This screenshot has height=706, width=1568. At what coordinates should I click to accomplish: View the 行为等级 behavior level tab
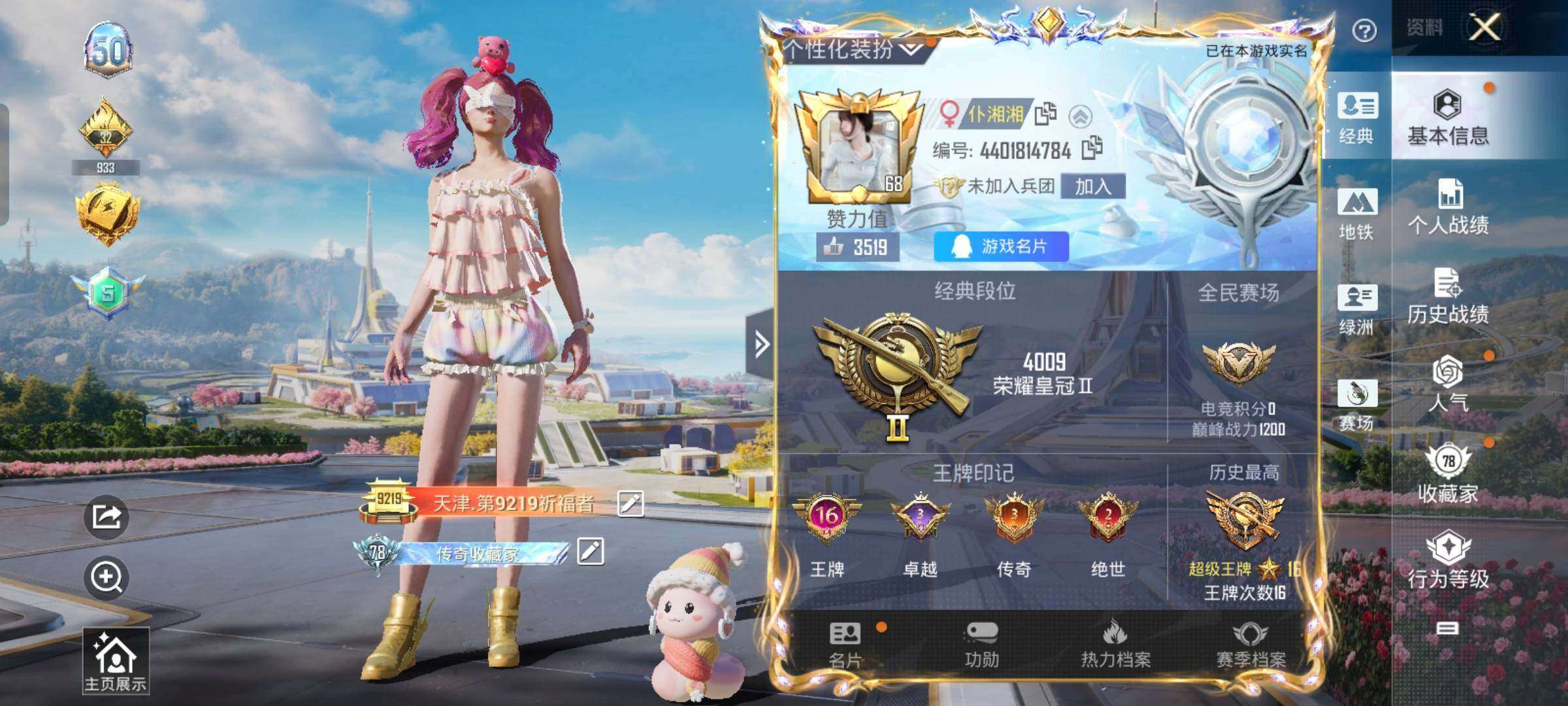point(1448,560)
